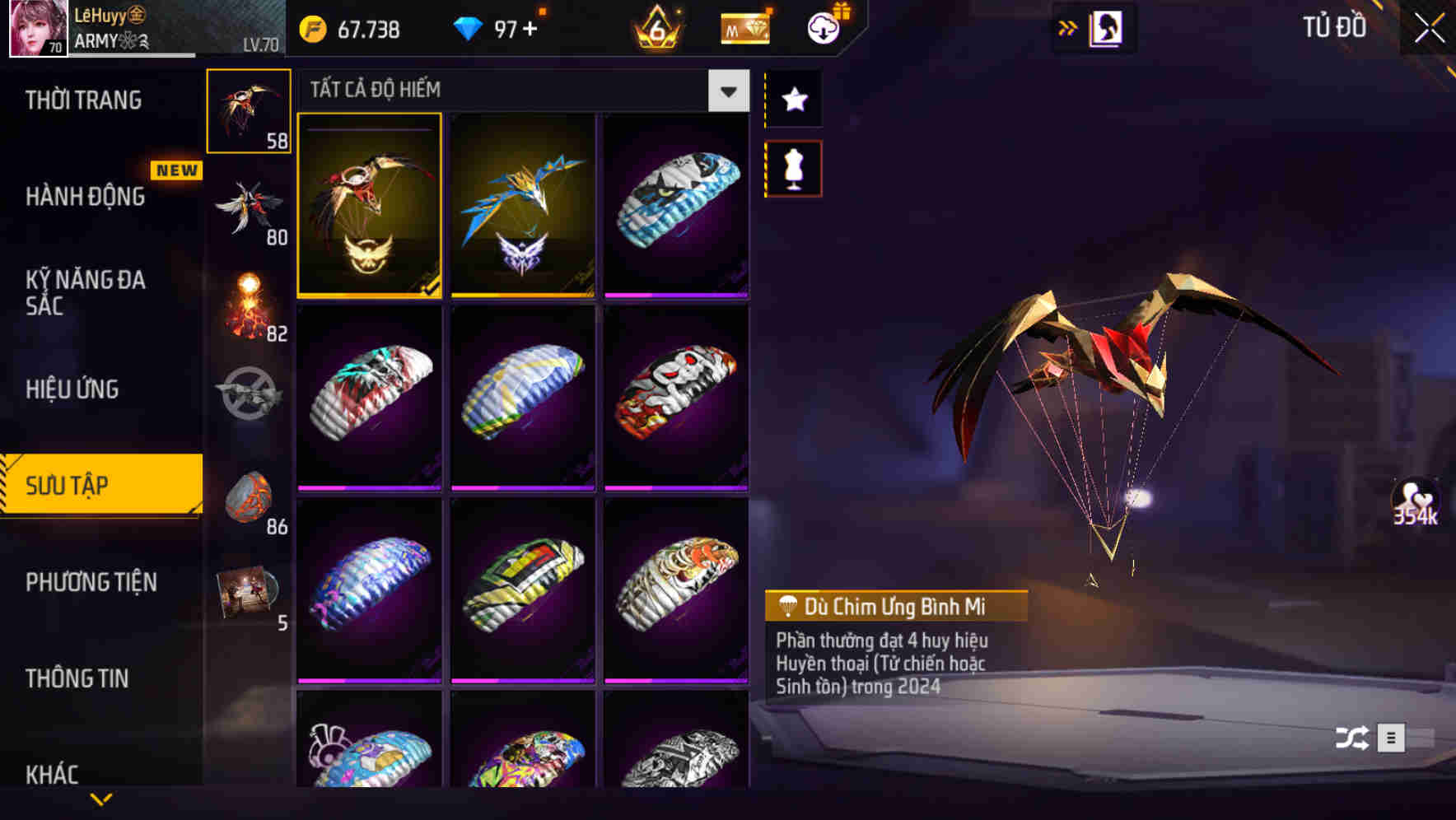1456x820 pixels.
Task: Open the wings category icon with 80 items
Action: 249,206
